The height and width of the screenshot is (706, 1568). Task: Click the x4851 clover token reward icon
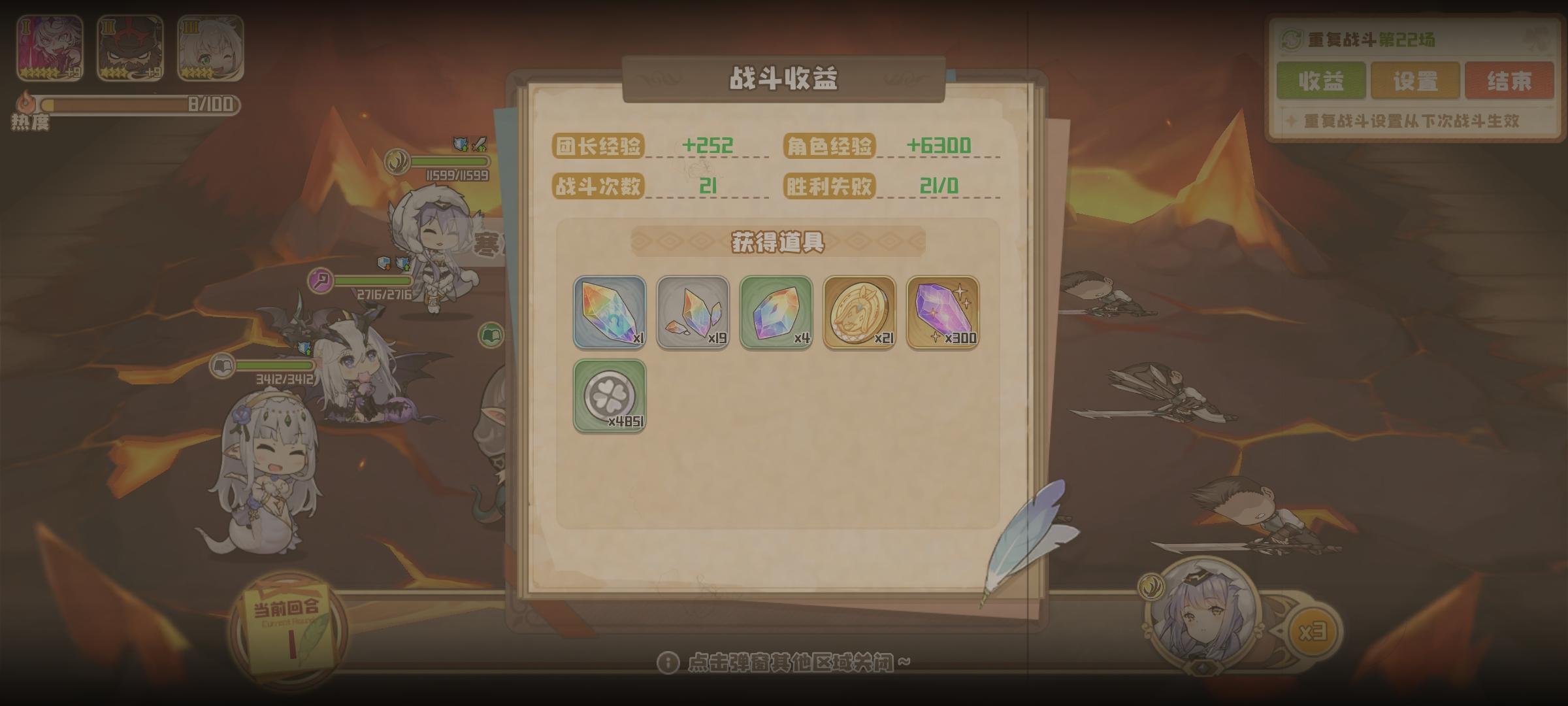(x=610, y=395)
